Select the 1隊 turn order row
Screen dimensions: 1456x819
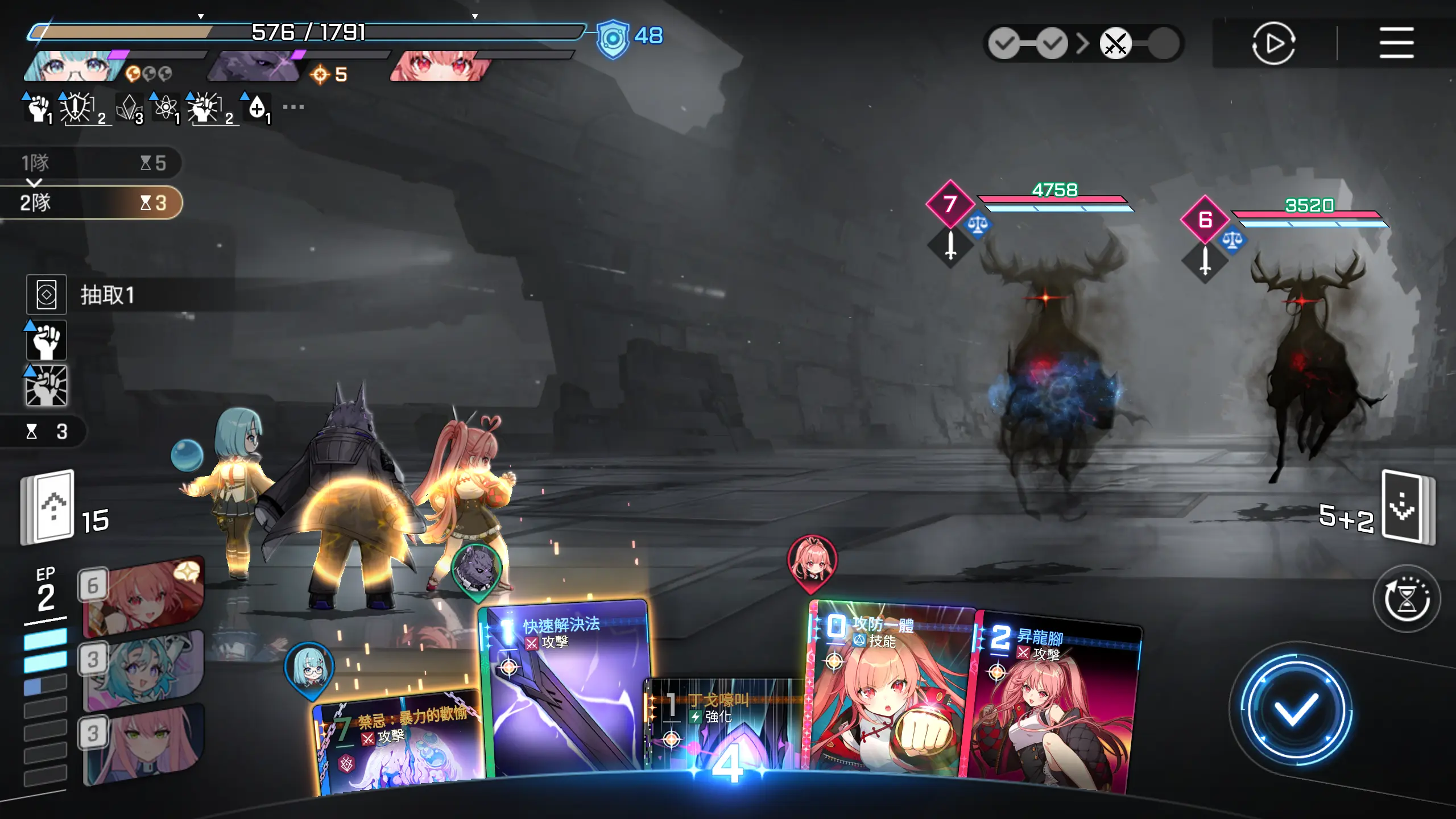click(x=91, y=163)
